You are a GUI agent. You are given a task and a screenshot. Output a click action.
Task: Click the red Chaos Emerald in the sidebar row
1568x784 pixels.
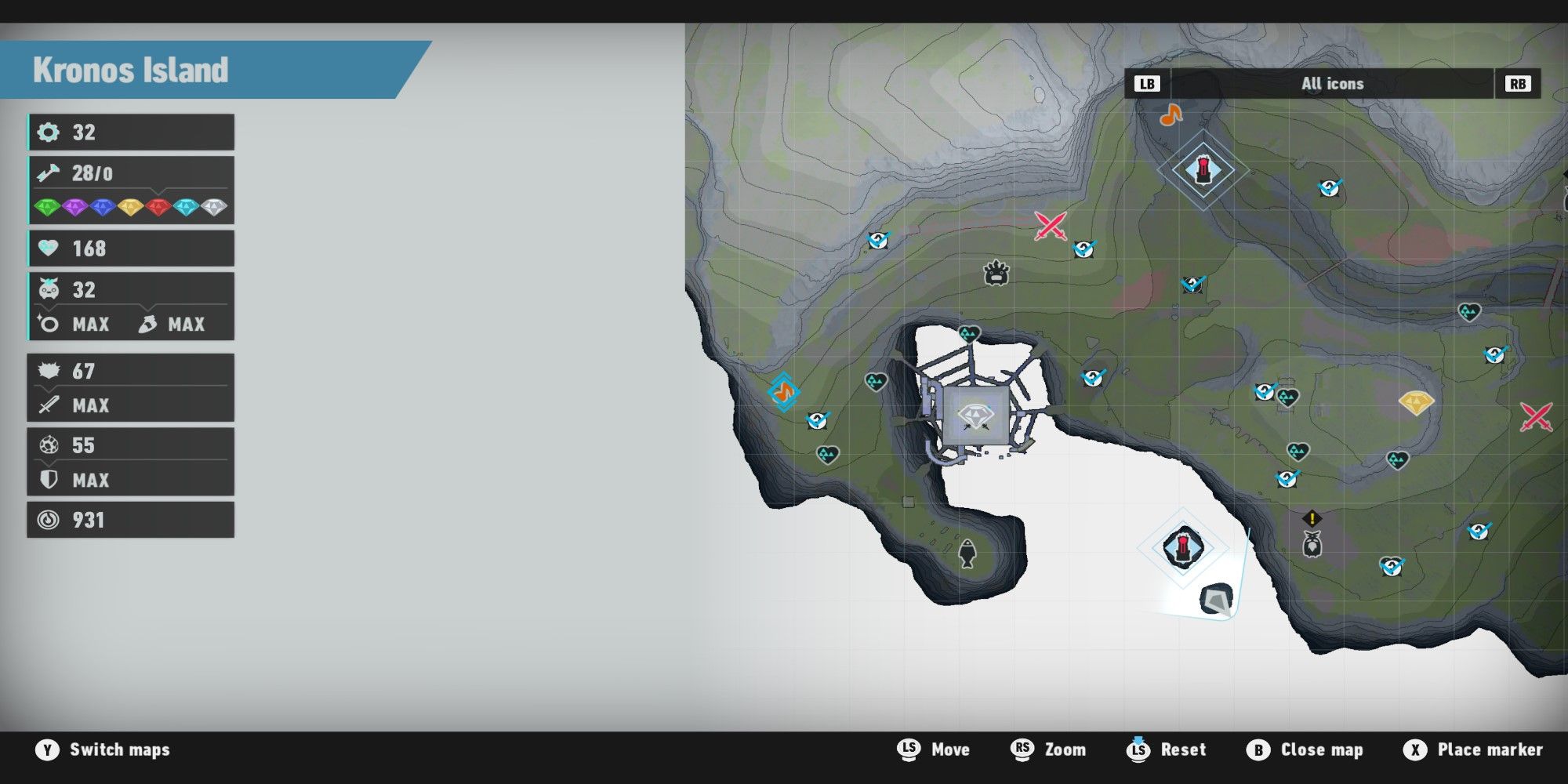pyautogui.click(x=158, y=208)
